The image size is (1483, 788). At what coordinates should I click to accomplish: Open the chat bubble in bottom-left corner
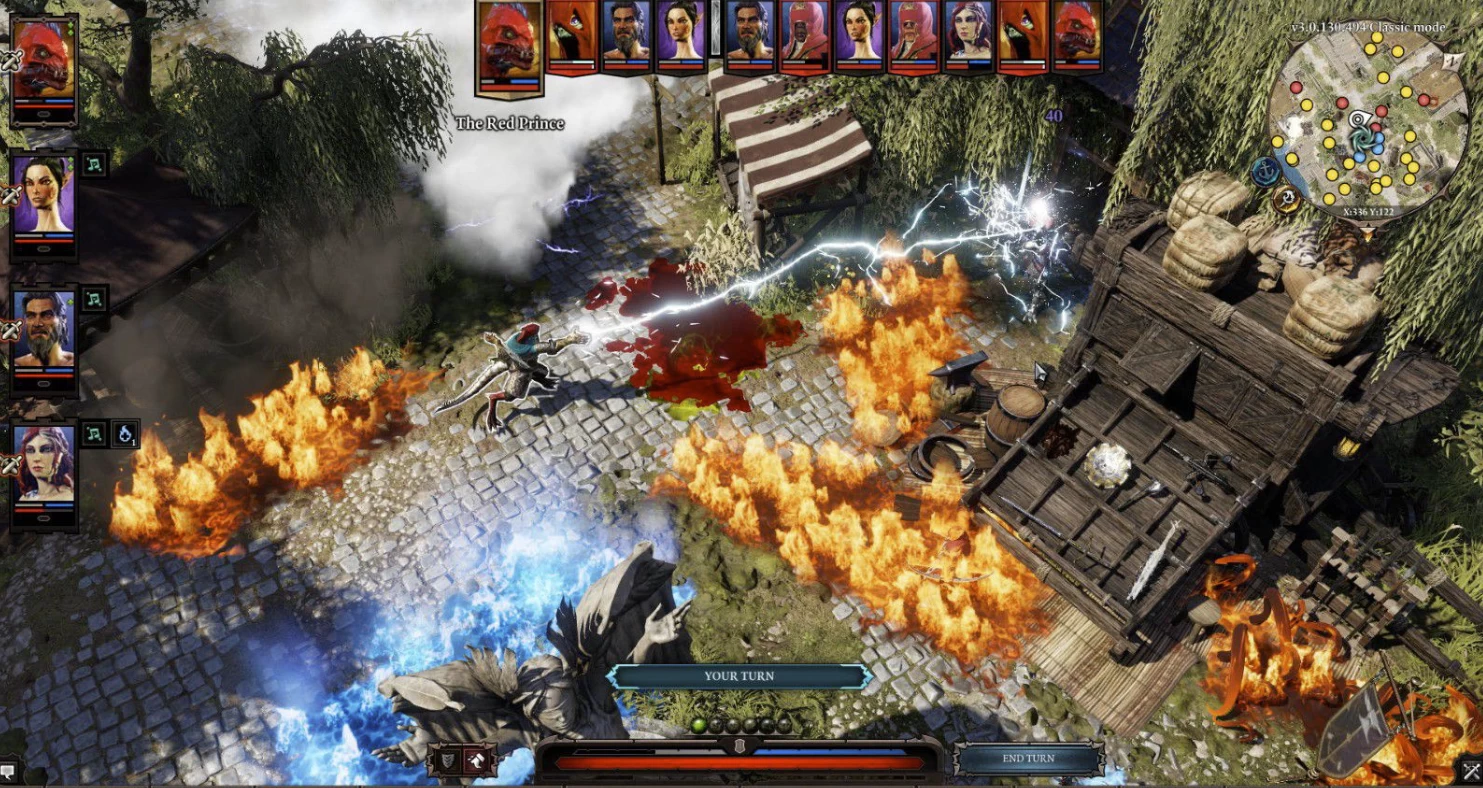pos(9,771)
